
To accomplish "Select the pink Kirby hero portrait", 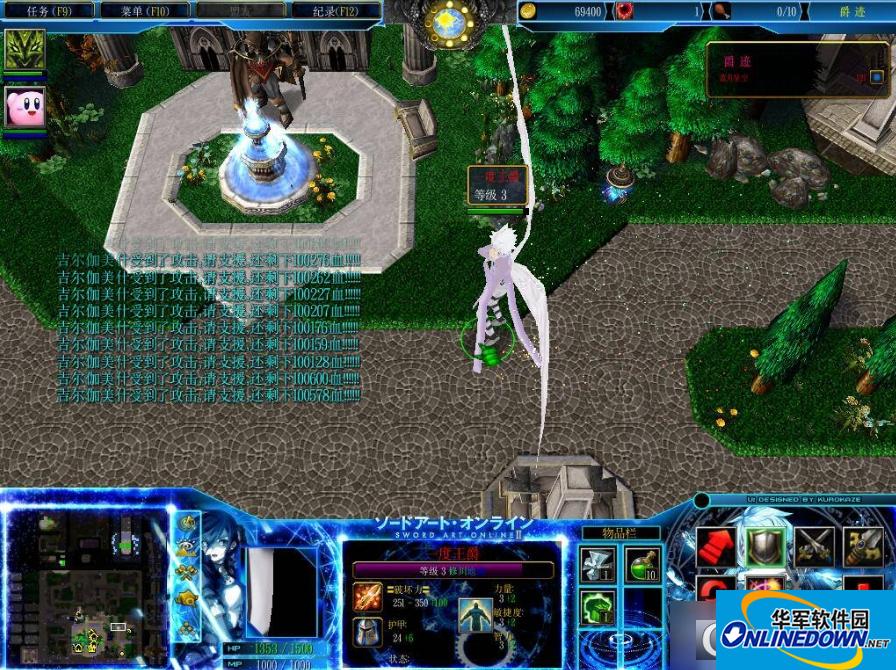I will point(24,106).
